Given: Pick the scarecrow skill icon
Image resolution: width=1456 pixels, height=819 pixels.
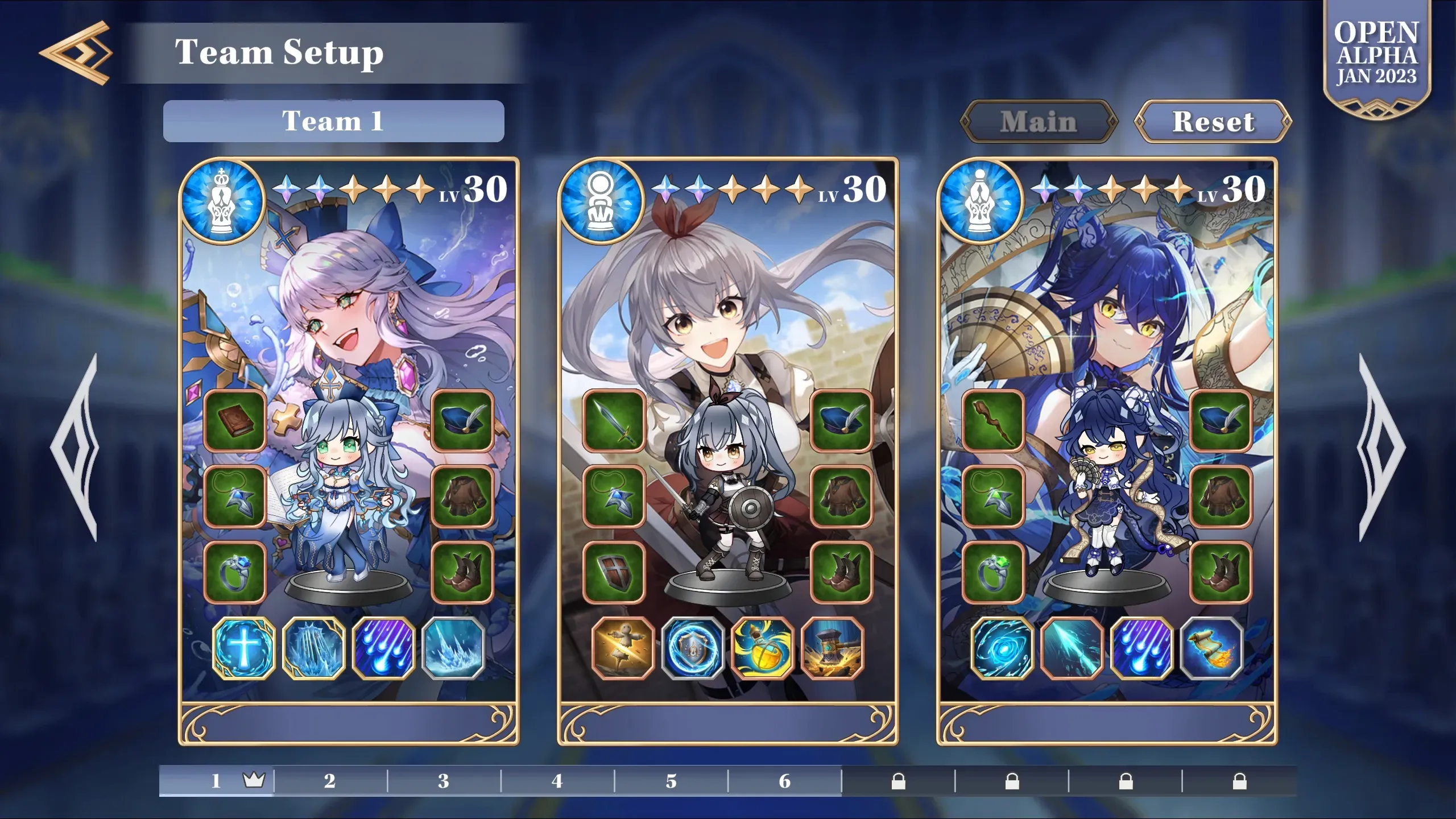Looking at the screenshot, I should click(623, 648).
